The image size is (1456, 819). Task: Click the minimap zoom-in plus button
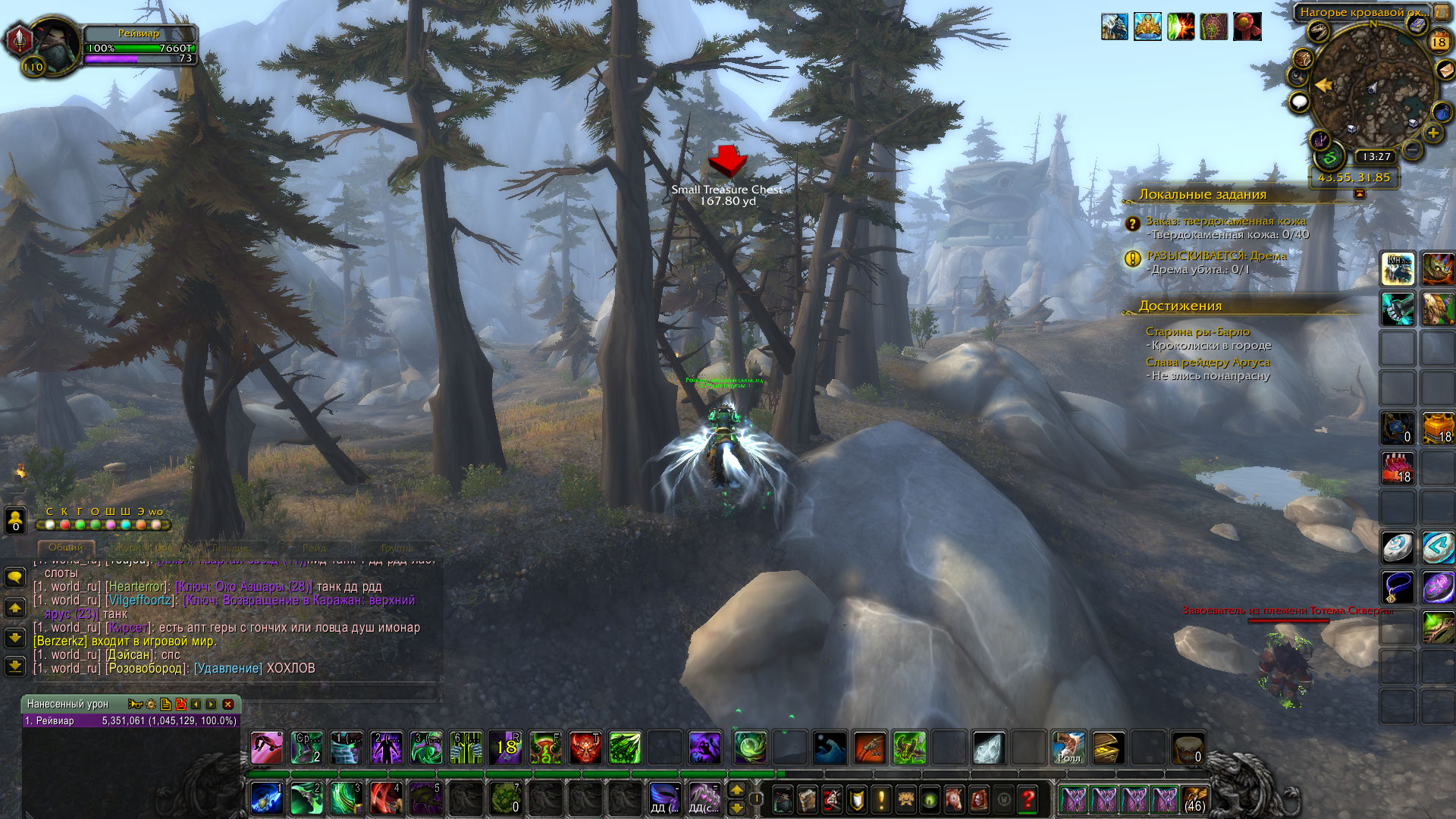[1432, 133]
